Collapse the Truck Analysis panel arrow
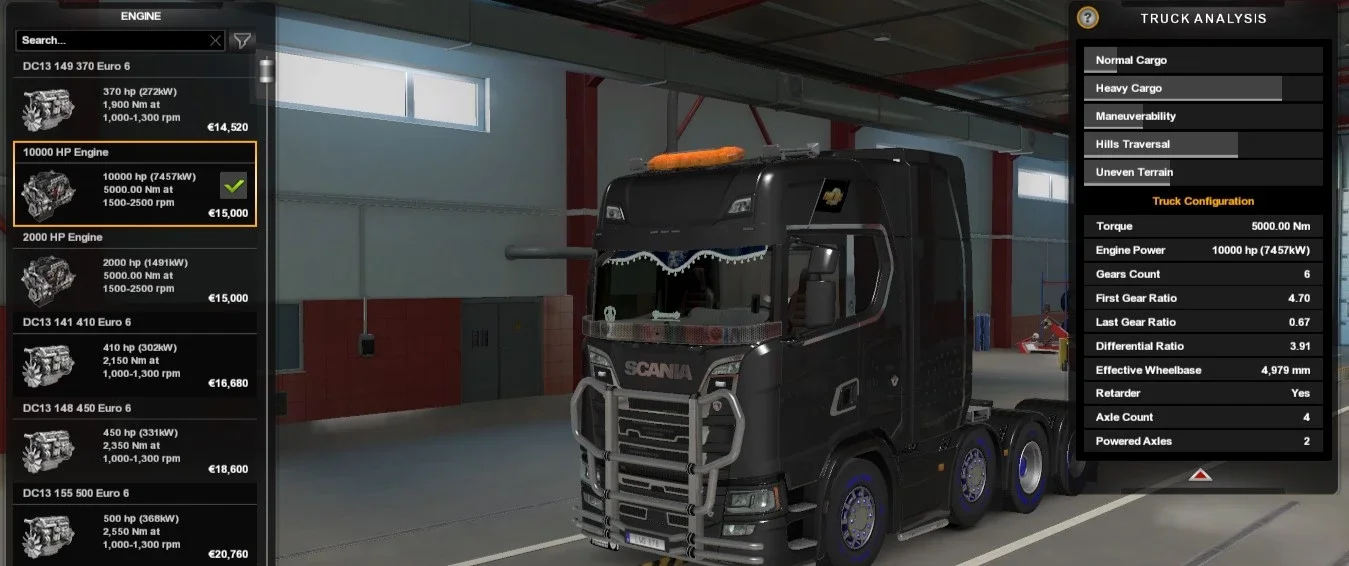The image size is (1349, 566). [x=1201, y=475]
